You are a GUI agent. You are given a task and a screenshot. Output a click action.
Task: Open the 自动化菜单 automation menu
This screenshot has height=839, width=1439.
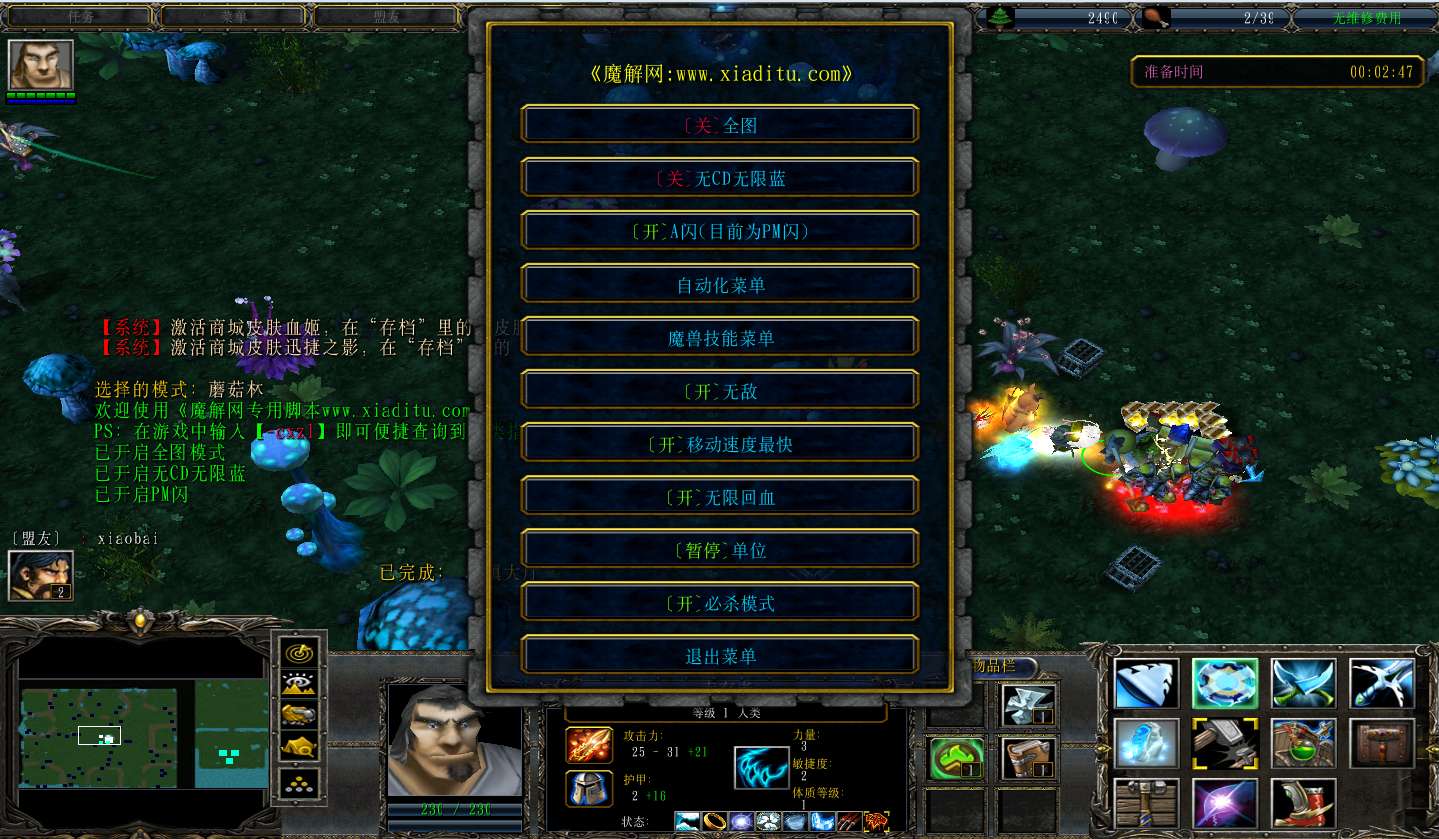pyautogui.click(x=719, y=285)
